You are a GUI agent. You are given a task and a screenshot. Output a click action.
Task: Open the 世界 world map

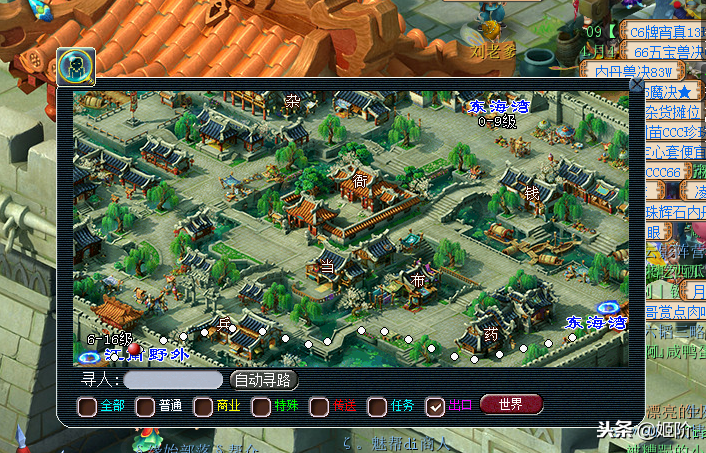(511, 405)
